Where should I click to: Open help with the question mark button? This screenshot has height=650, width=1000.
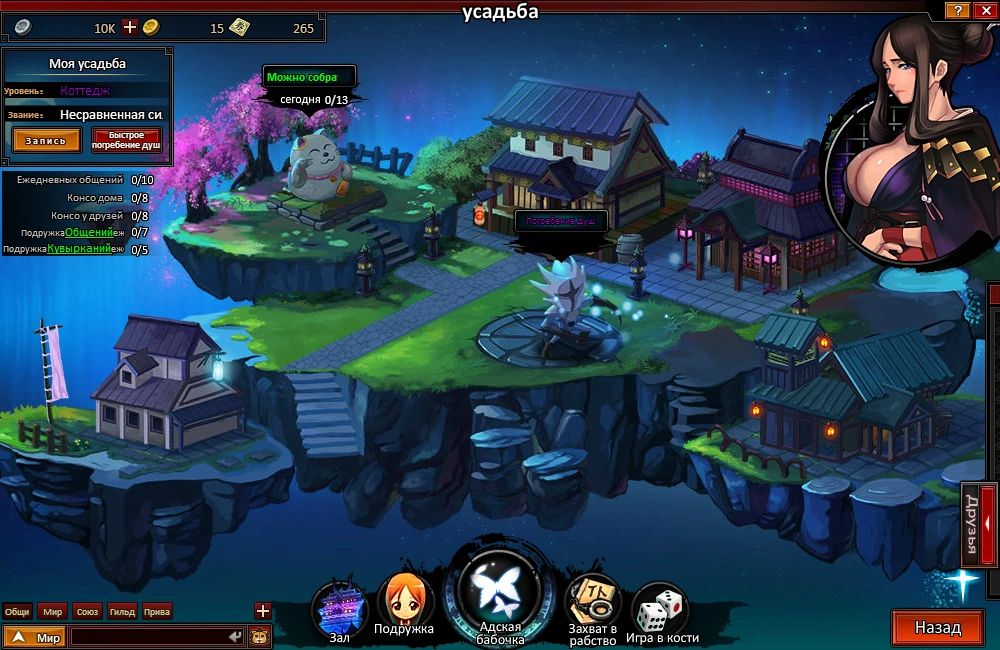click(957, 10)
